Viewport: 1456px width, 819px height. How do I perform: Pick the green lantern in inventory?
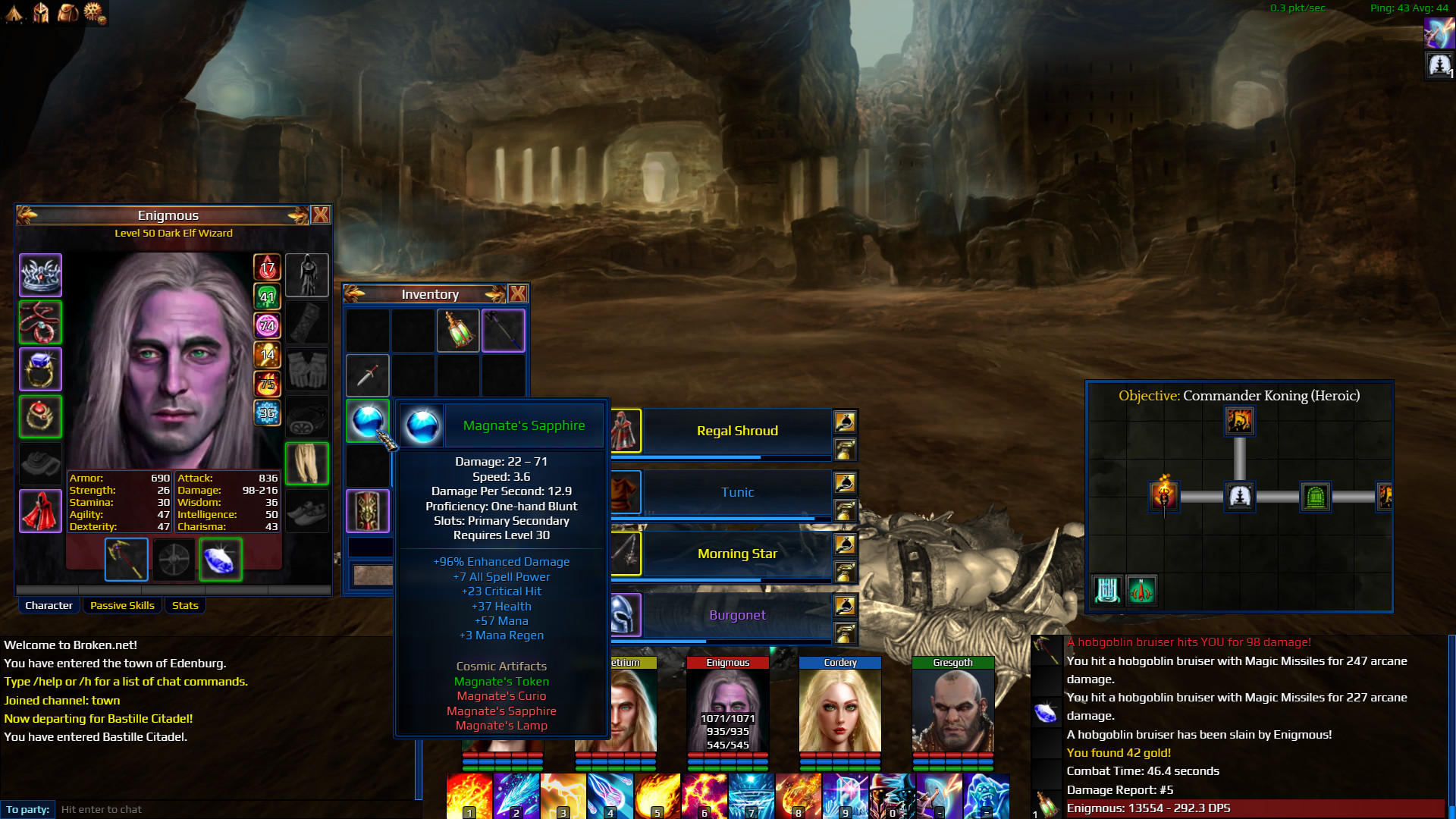[458, 331]
